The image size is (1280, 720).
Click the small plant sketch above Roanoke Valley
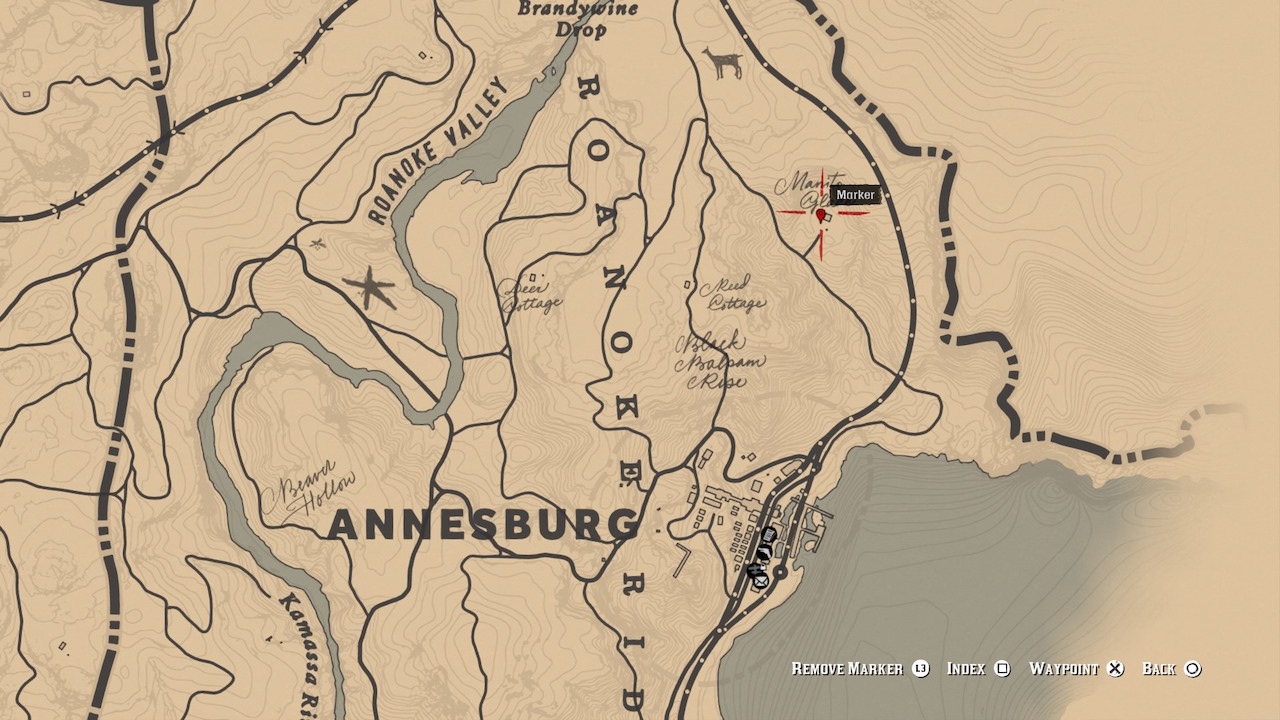pos(317,244)
